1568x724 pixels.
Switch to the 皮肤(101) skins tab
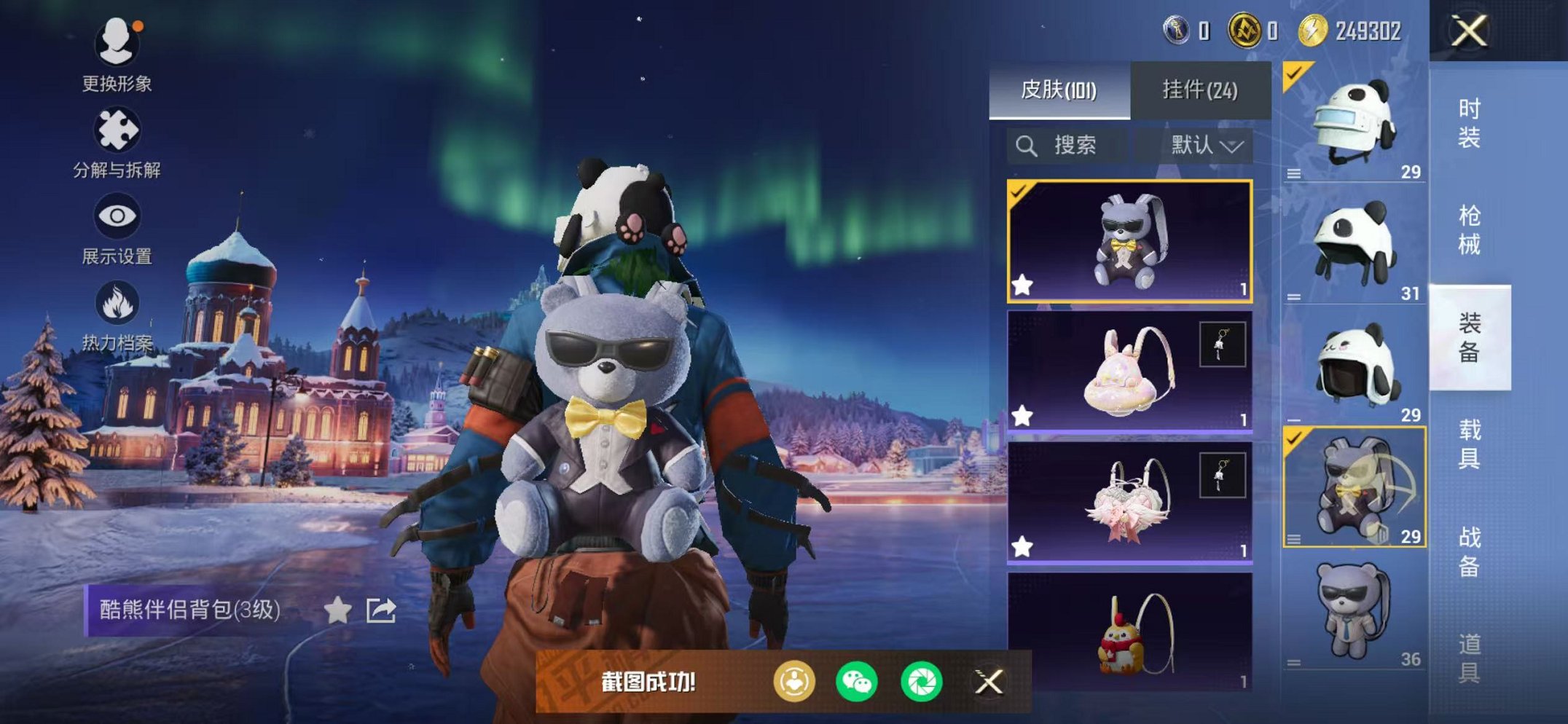pyautogui.click(x=1059, y=90)
